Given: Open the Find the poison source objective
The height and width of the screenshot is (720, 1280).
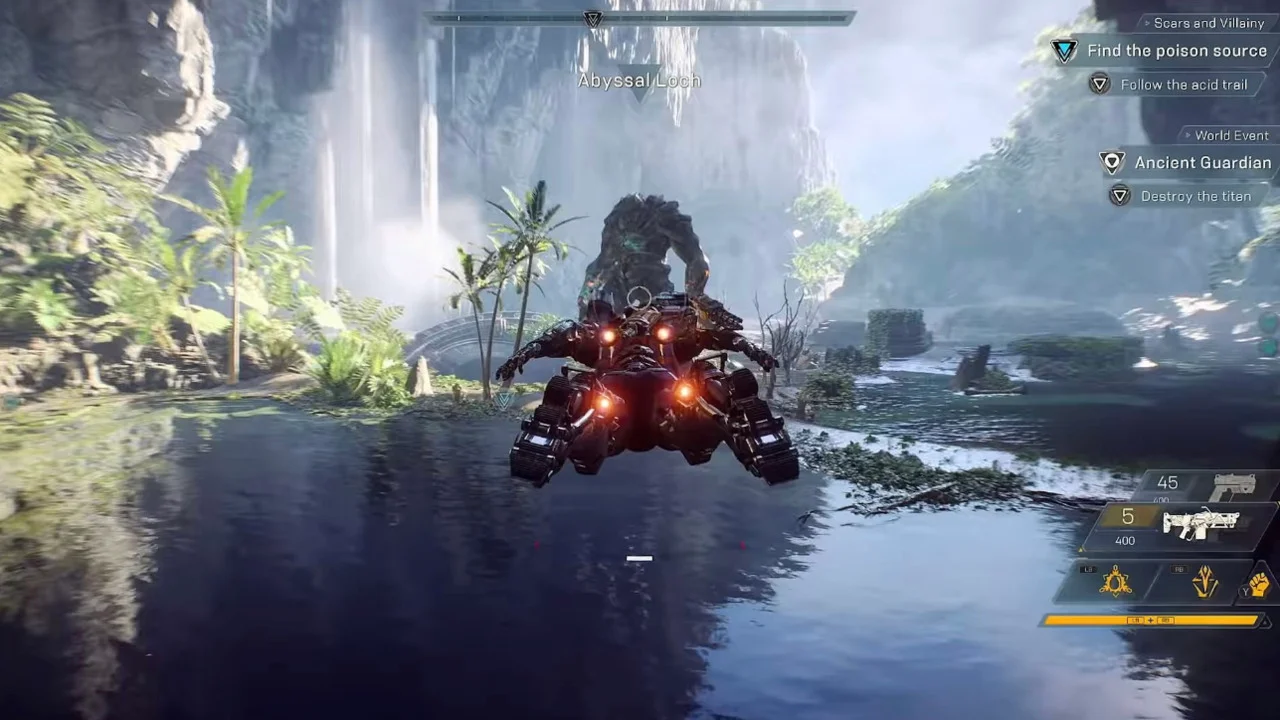Looking at the screenshot, I should [x=1176, y=51].
